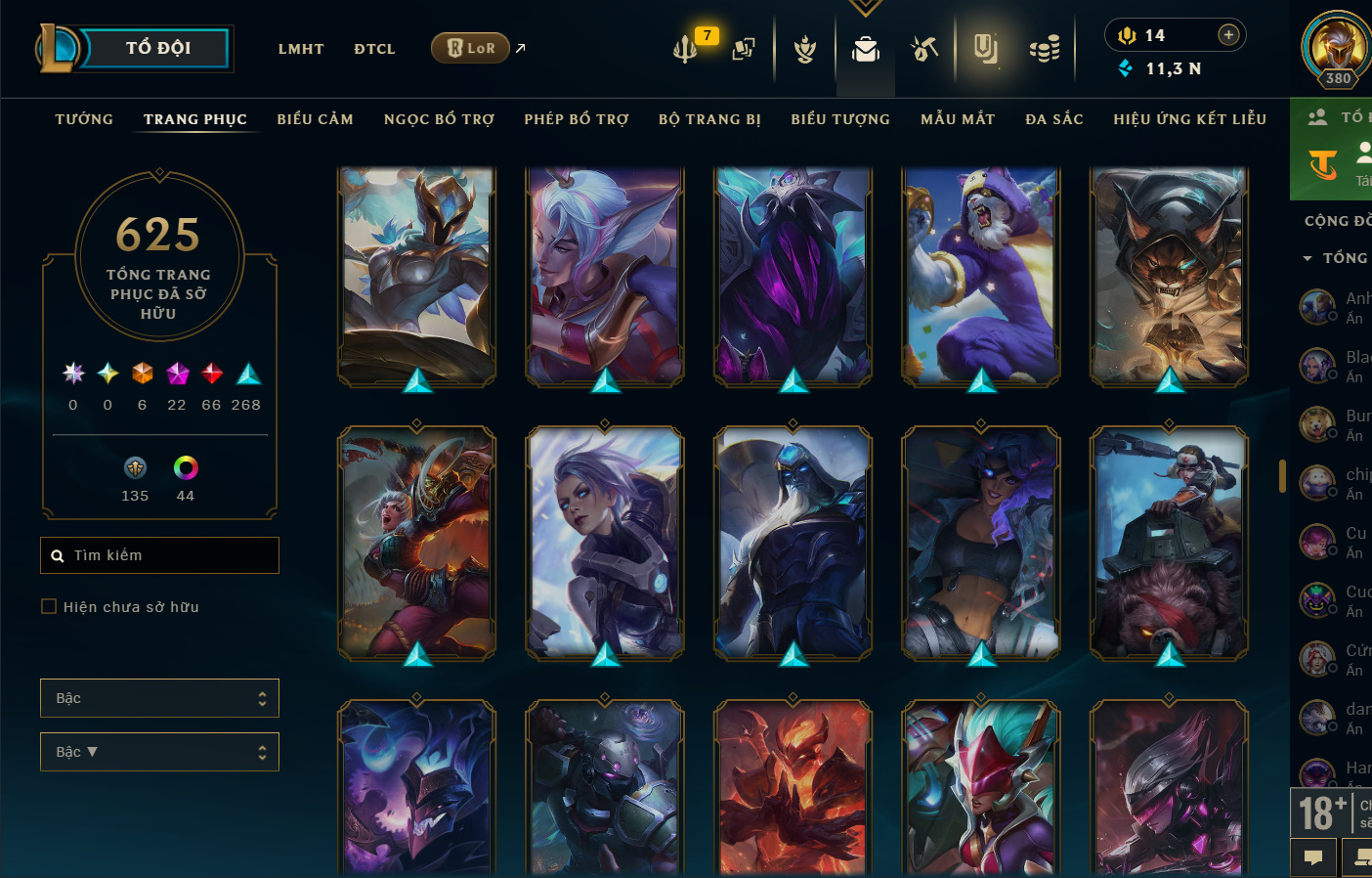Click the Tìm kiếm search box

(160, 555)
